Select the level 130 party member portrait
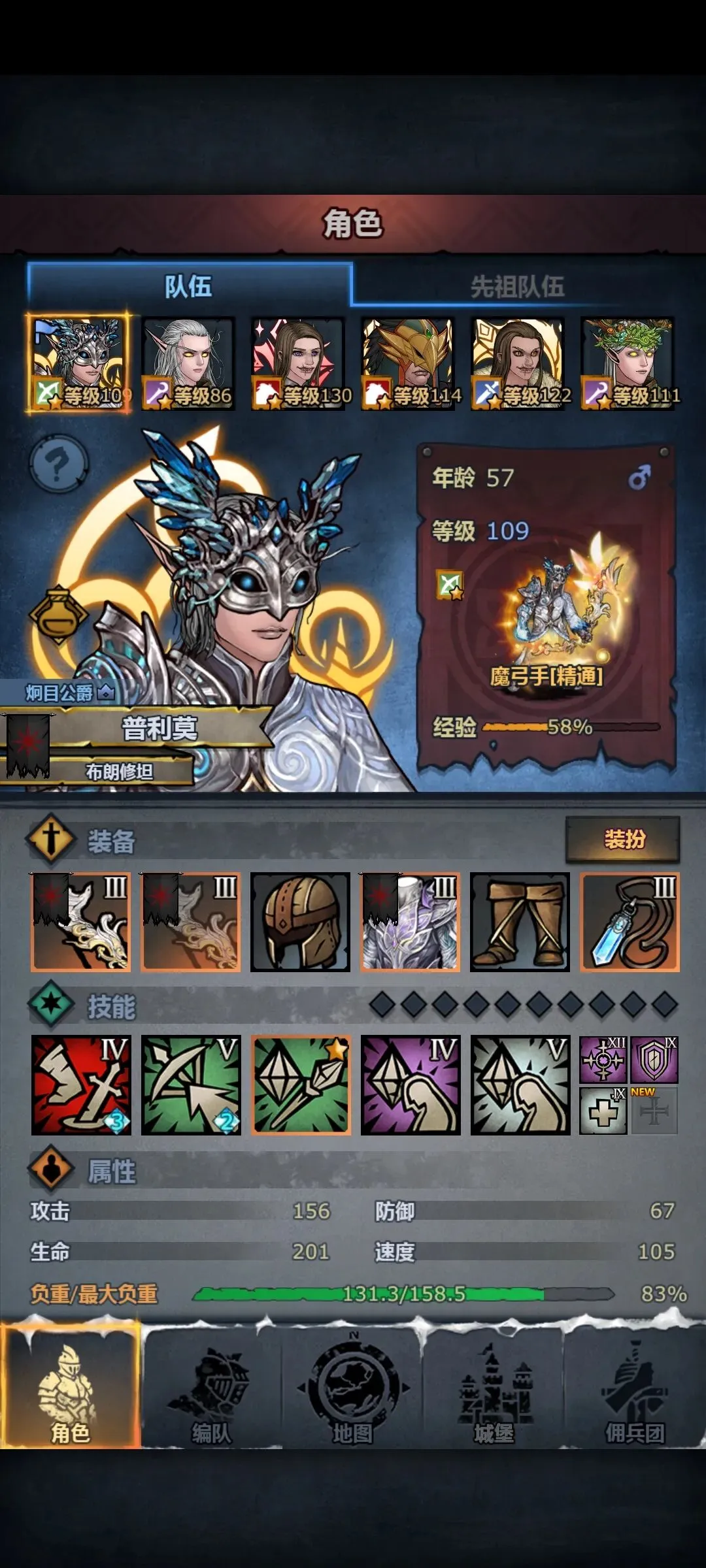The image size is (706, 1568). 298,363
